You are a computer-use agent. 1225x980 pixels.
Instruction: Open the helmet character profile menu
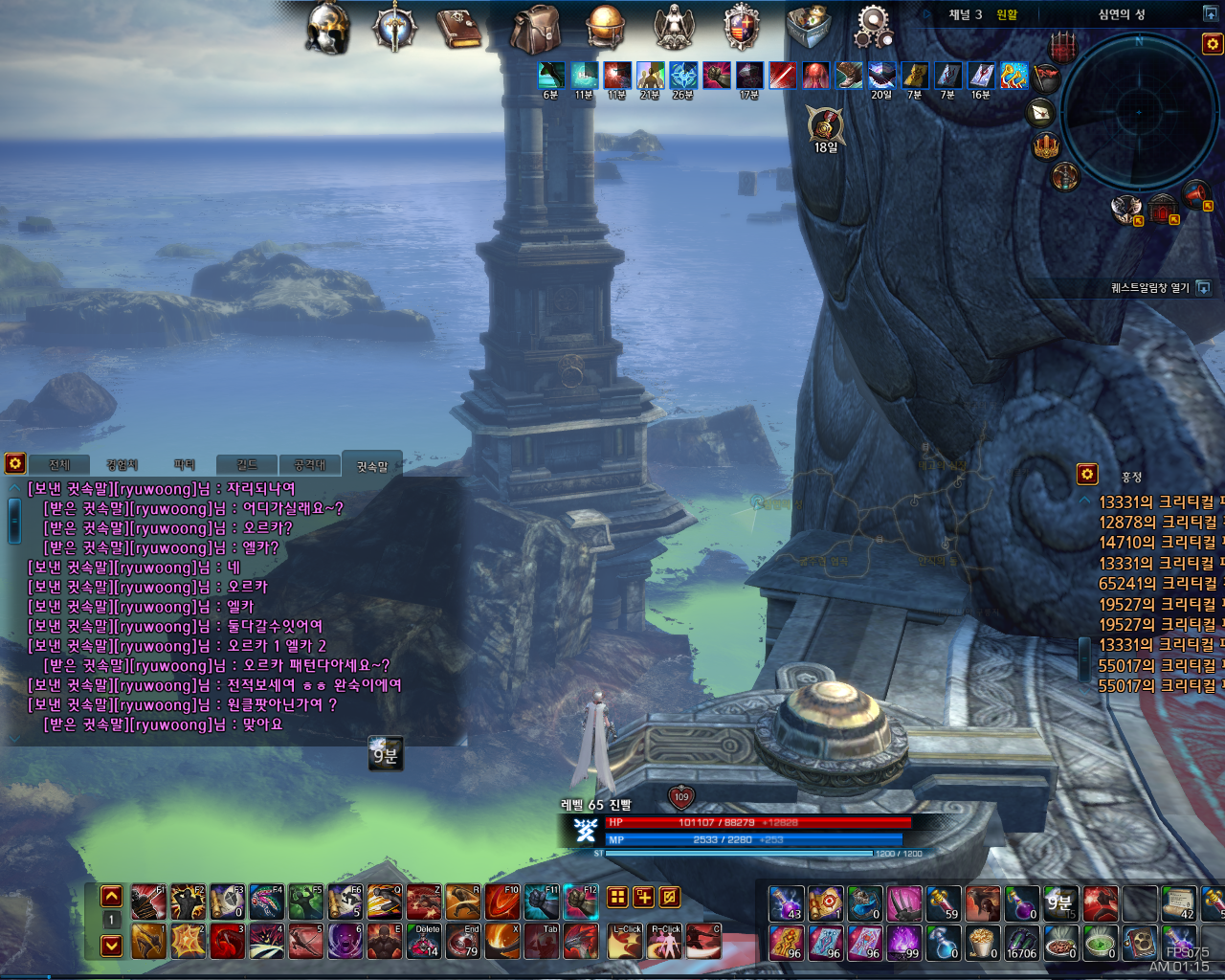point(327,28)
